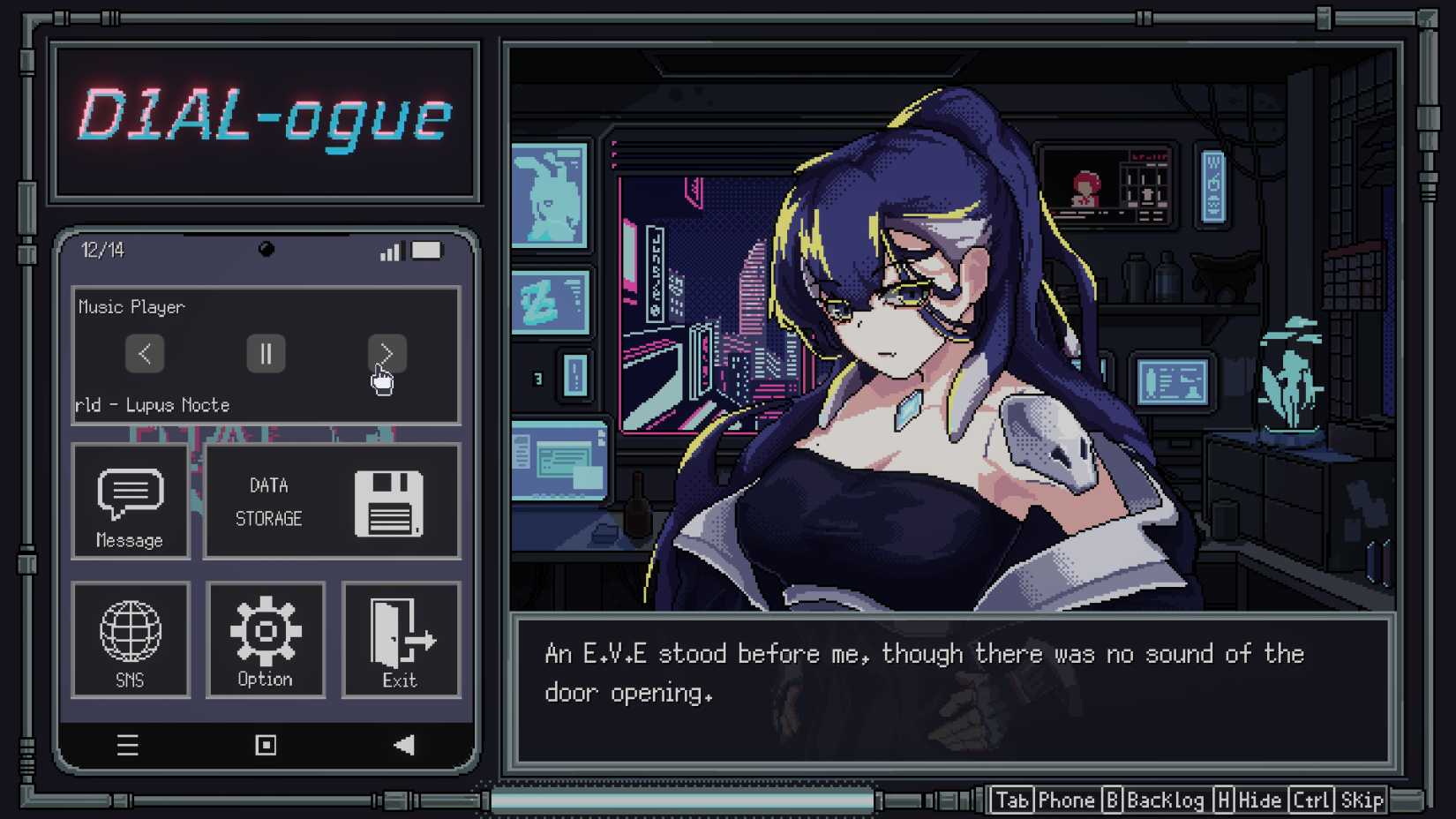Image resolution: width=1456 pixels, height=819 pixels.
Task: Click the phone's signal strength indicator
Action: coord(390,252)
